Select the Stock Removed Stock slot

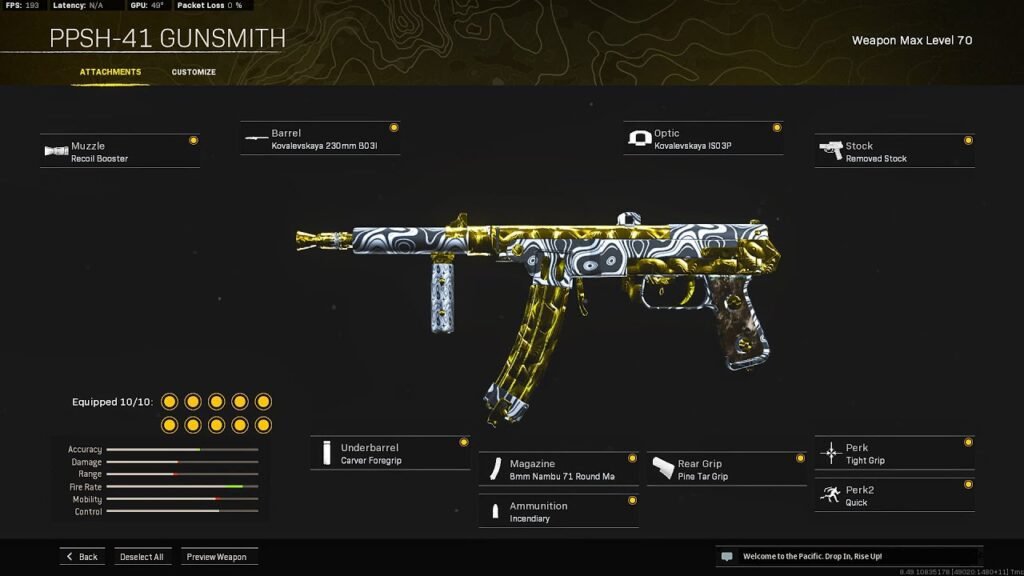[x=894, y=152]
